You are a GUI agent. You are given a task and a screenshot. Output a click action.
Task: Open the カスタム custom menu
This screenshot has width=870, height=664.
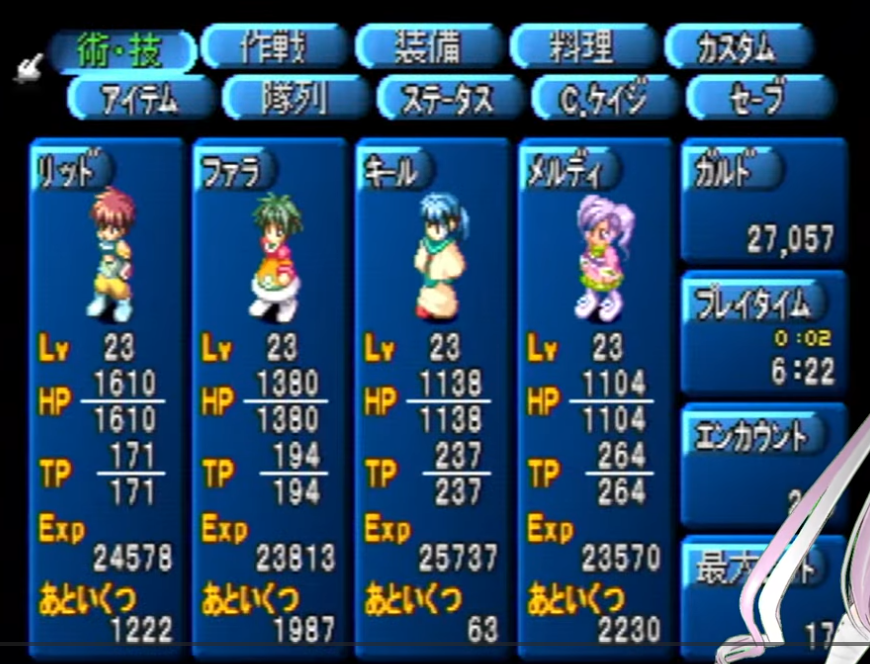point(738,47)
